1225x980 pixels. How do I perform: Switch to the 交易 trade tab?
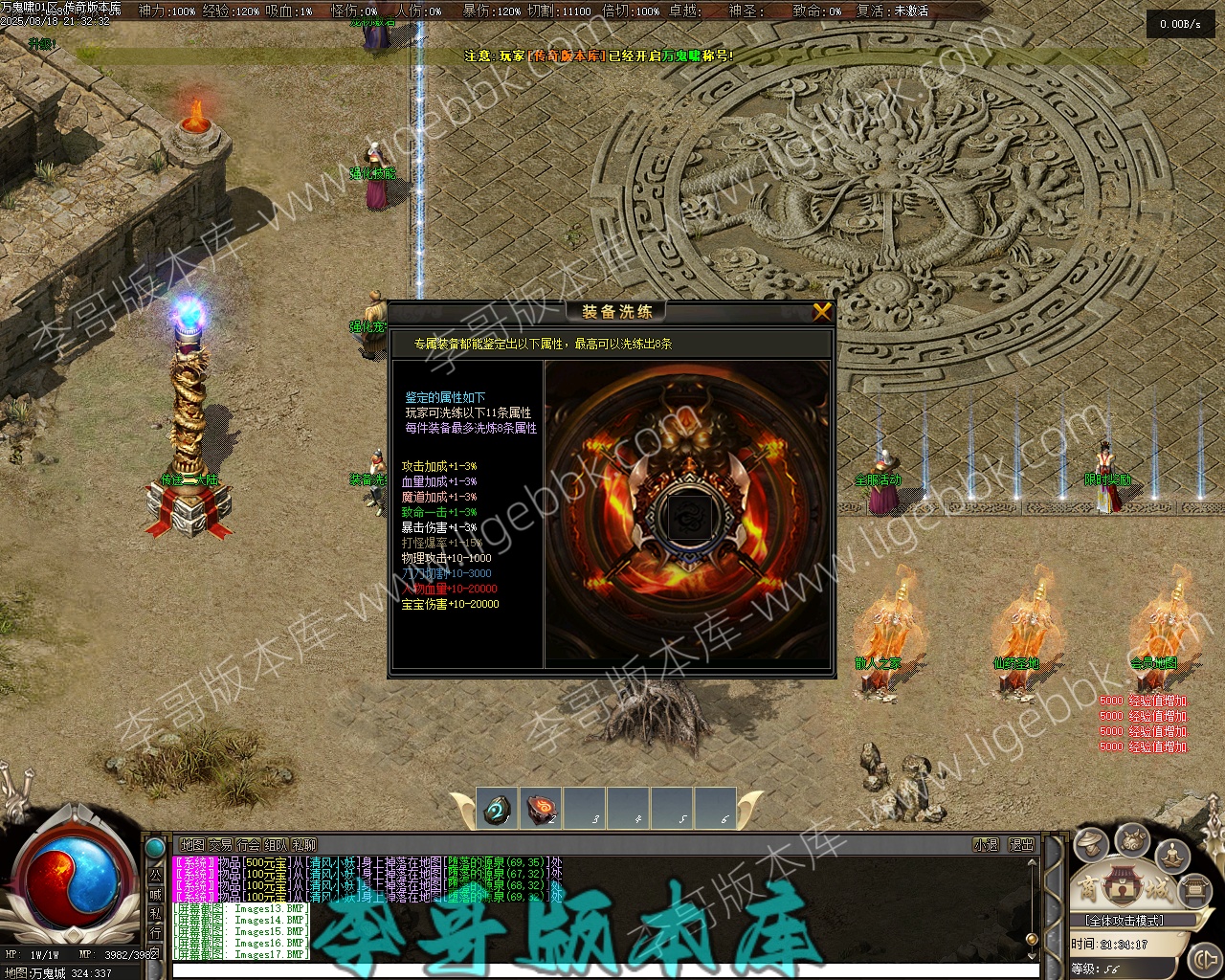(x=220, y=845)
